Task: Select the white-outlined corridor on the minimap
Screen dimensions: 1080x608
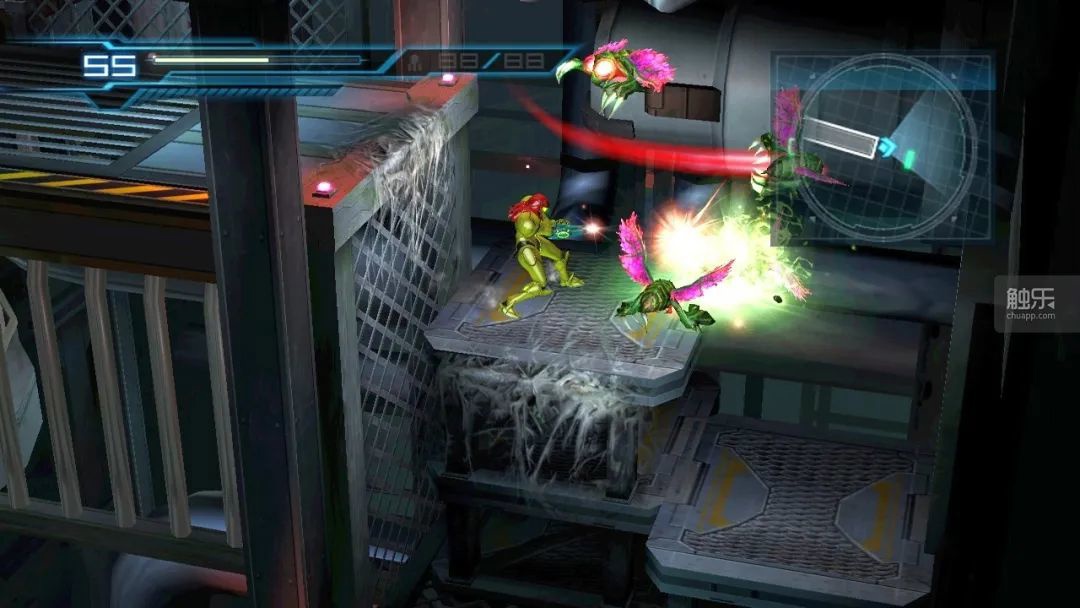Action: [840, 137]
